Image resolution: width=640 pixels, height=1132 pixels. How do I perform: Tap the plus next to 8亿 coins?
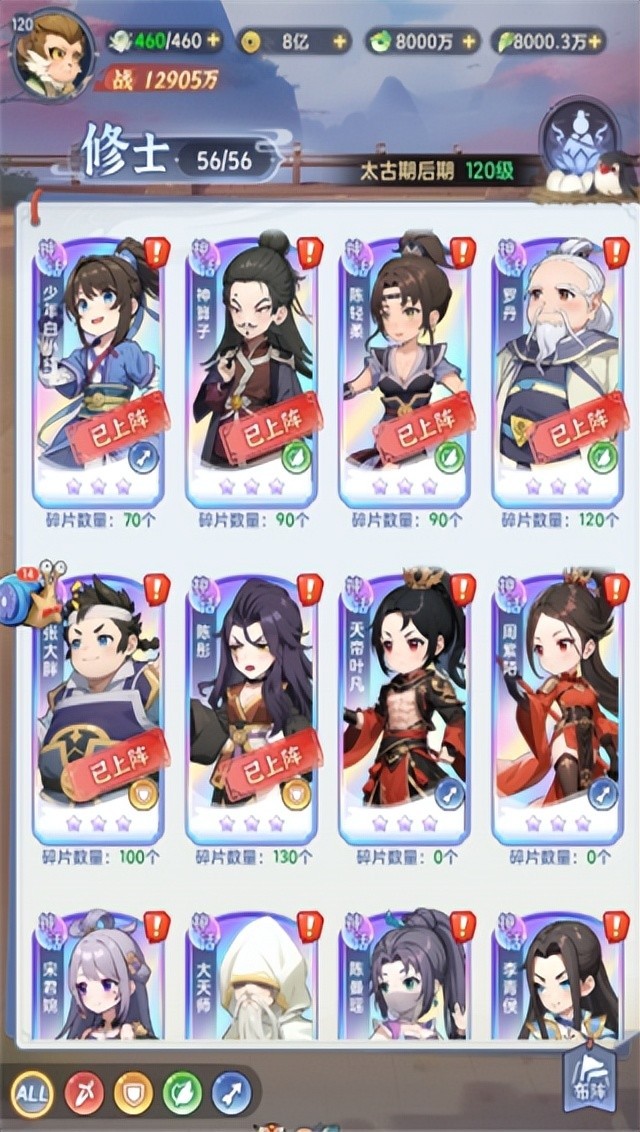click(x=341, y=42)
